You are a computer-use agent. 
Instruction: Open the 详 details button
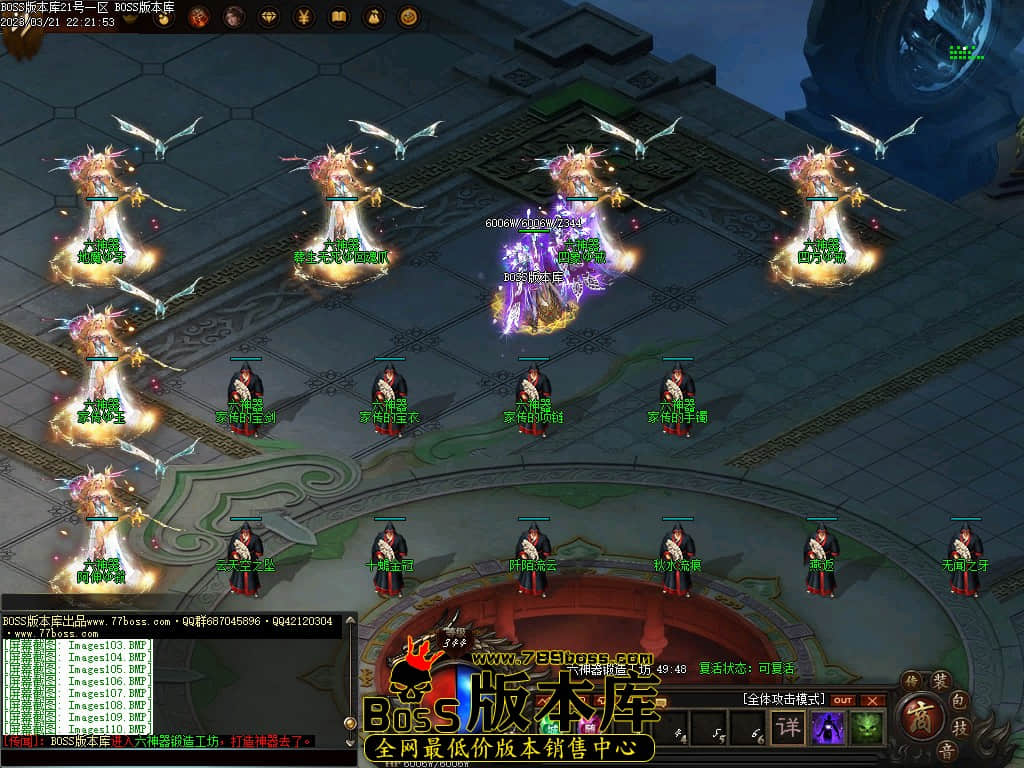click(x=789, y=727)
